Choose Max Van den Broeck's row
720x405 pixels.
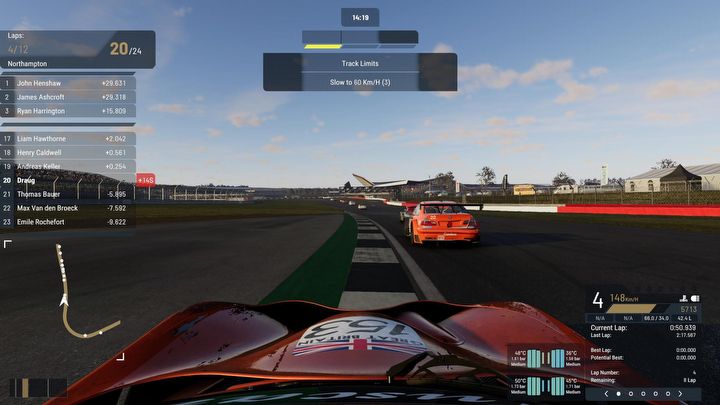[x=70, y=208]
